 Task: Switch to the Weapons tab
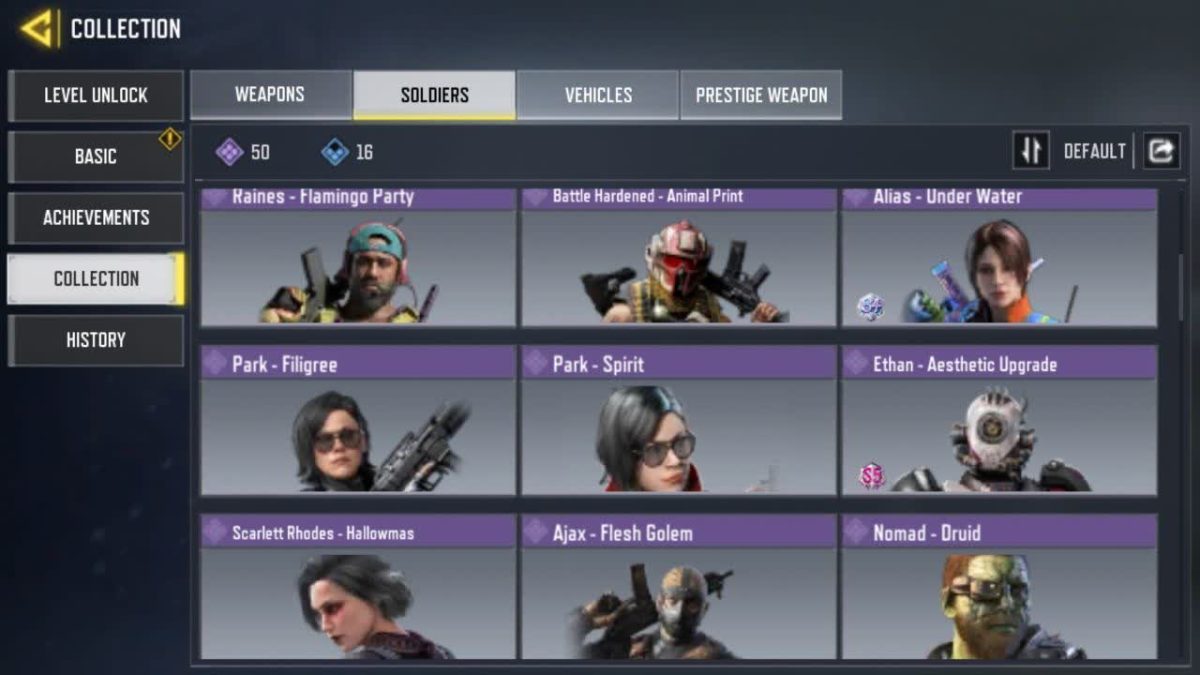270,95
